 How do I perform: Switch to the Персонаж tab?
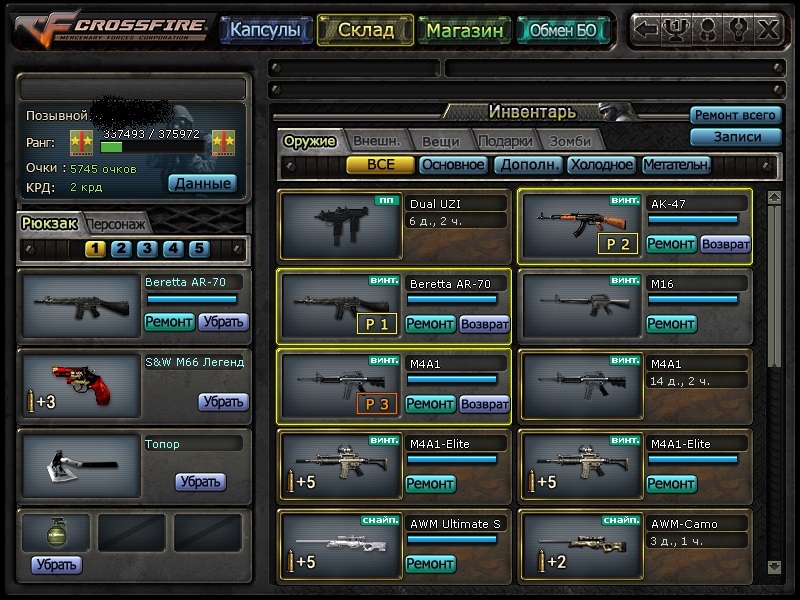pos(117,224)
